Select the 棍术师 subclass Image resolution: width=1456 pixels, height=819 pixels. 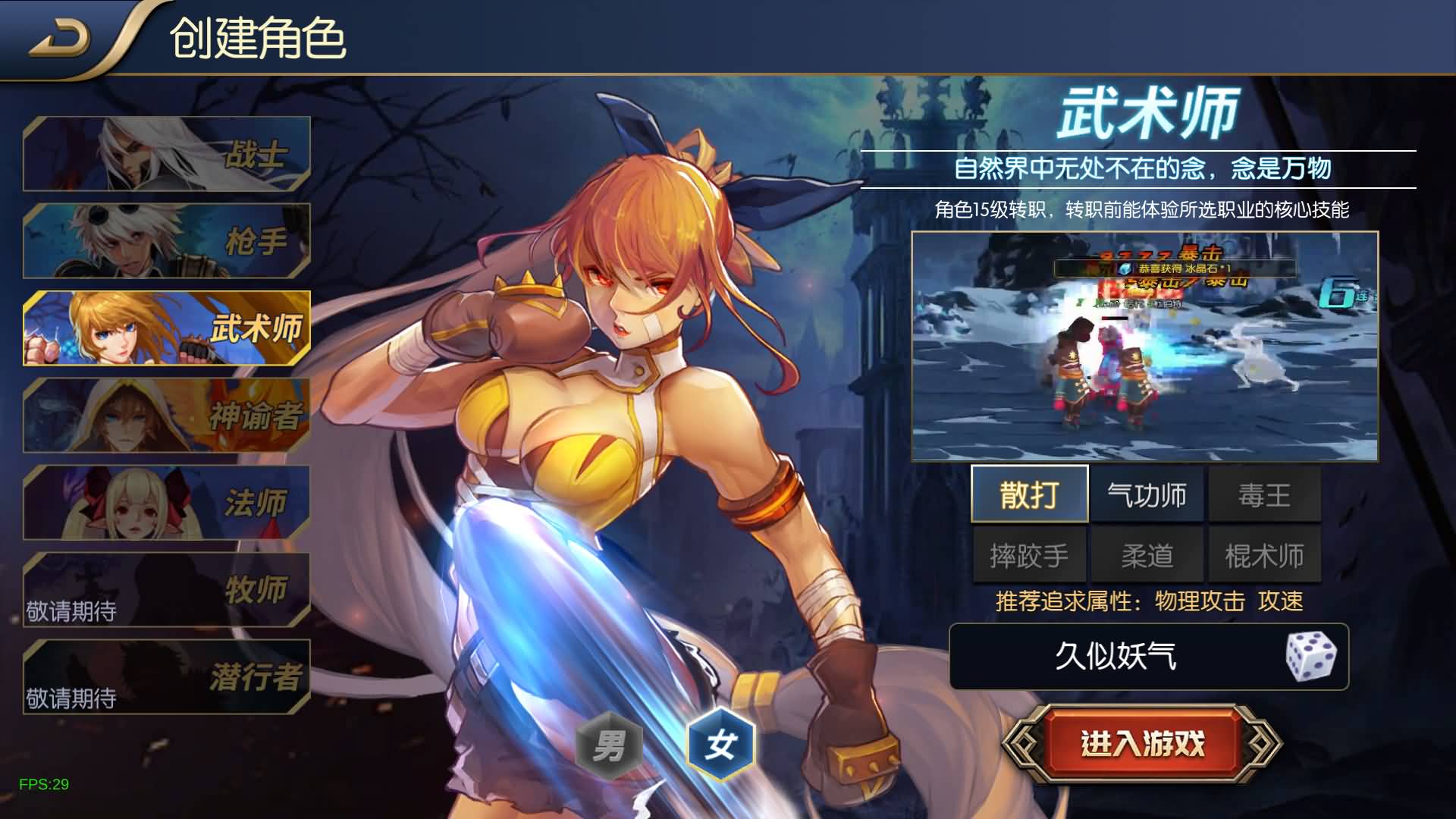pyautogui.click(x=1264, y=554)
